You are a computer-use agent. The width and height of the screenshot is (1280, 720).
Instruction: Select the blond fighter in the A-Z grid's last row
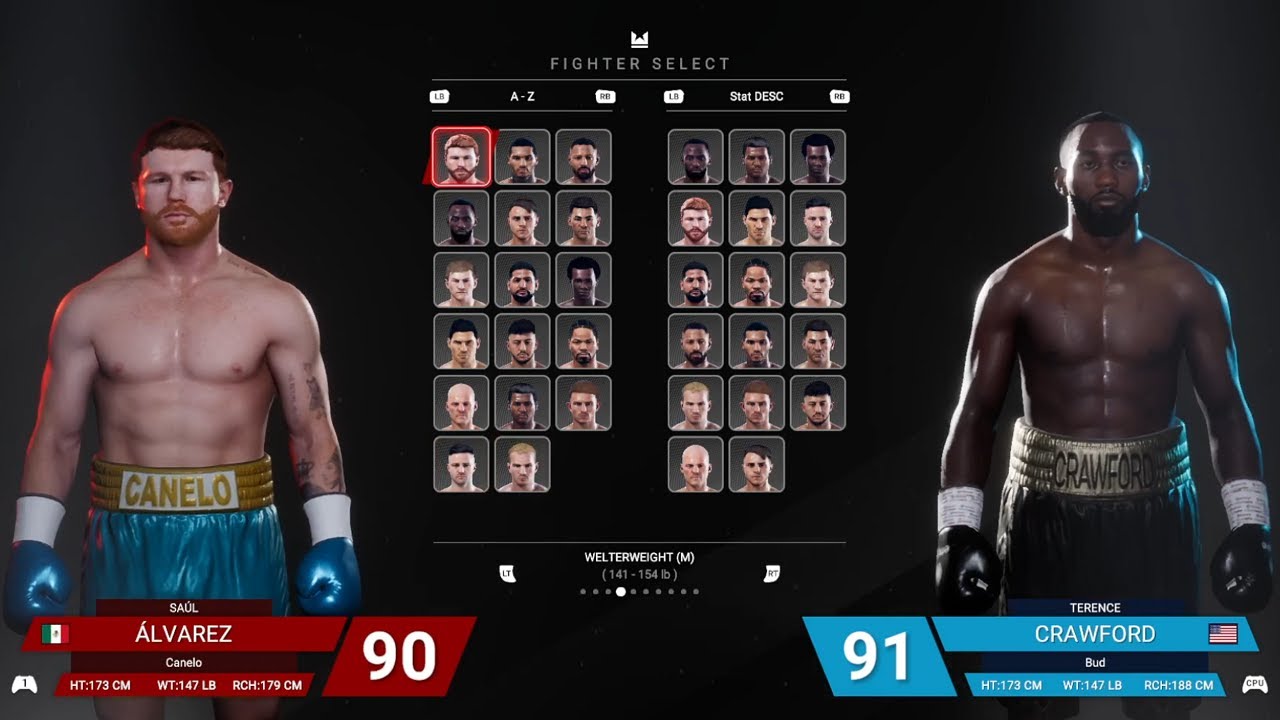[522, 464]
